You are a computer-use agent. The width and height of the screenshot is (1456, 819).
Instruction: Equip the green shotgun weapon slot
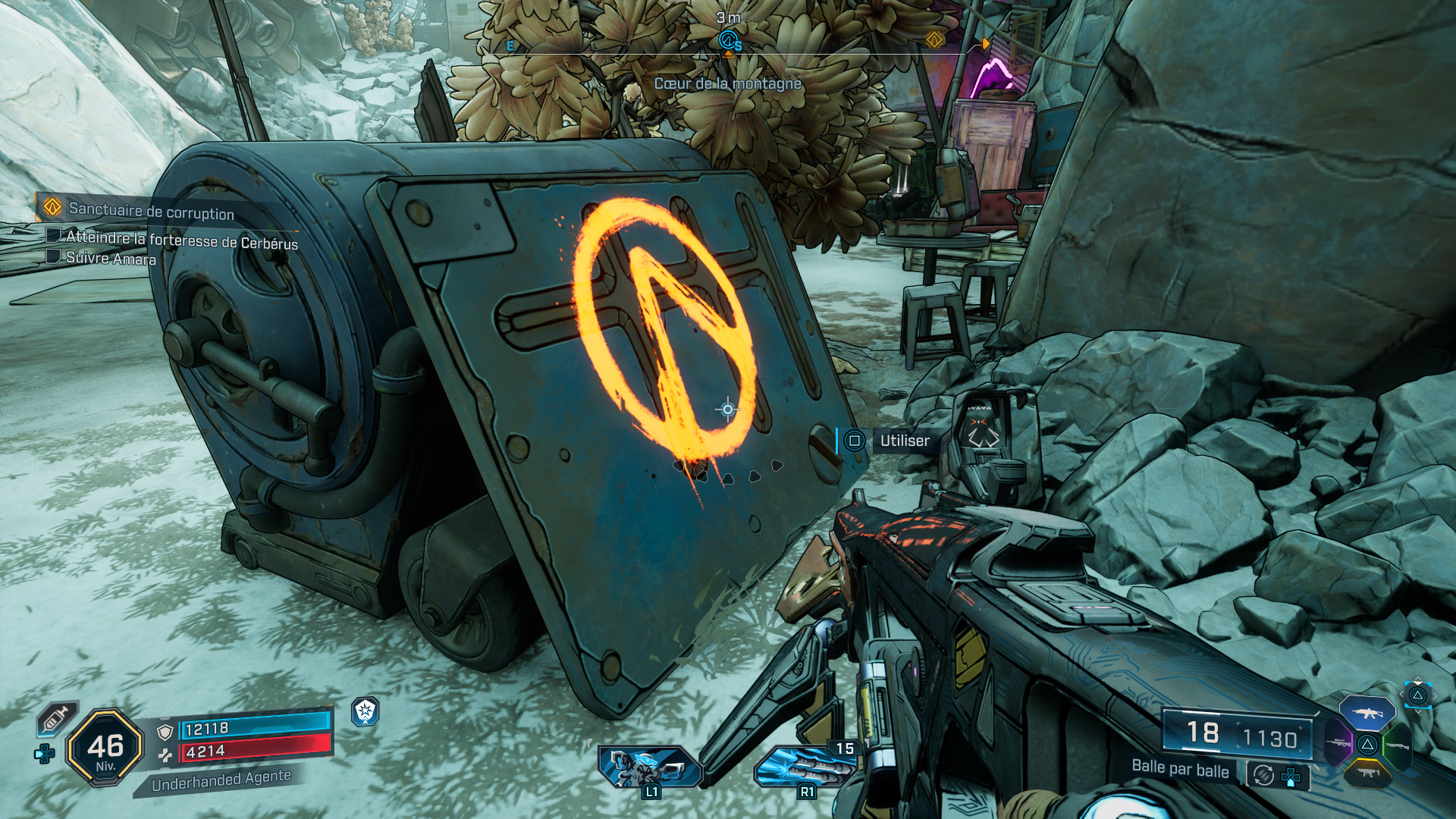click(1398, 746)
